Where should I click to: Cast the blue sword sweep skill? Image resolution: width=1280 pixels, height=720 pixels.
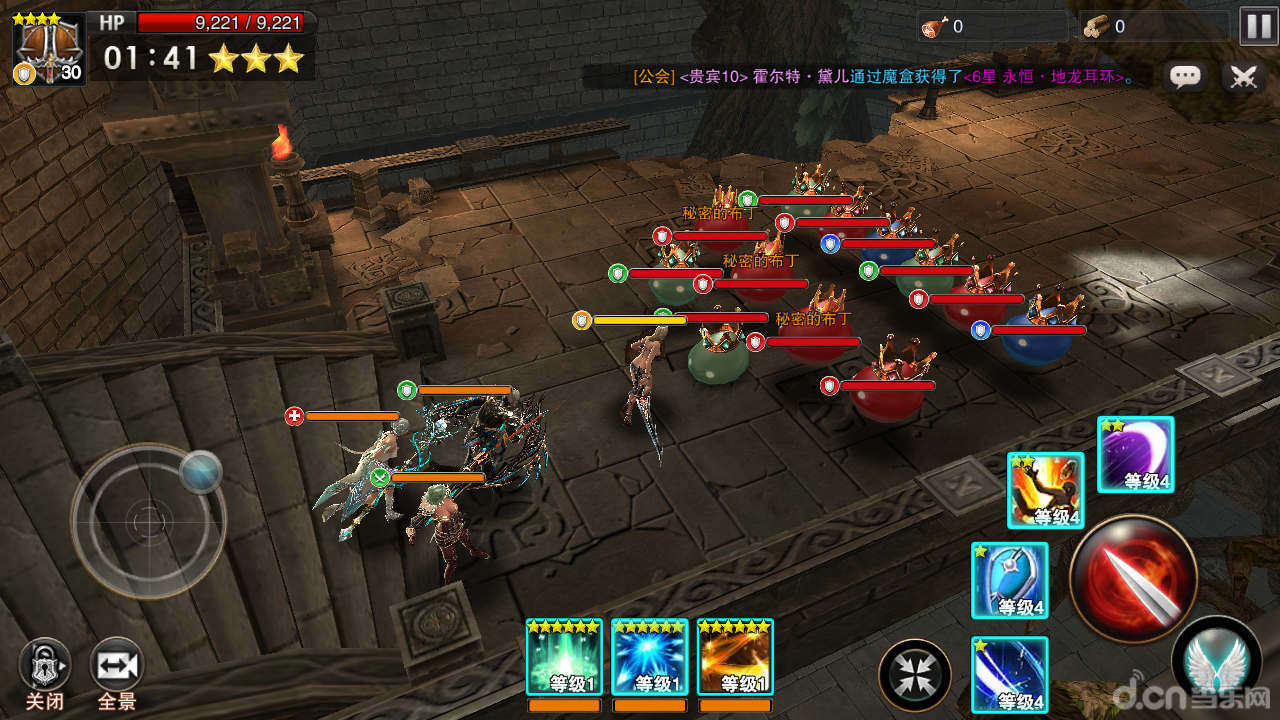click(1010, 674)
